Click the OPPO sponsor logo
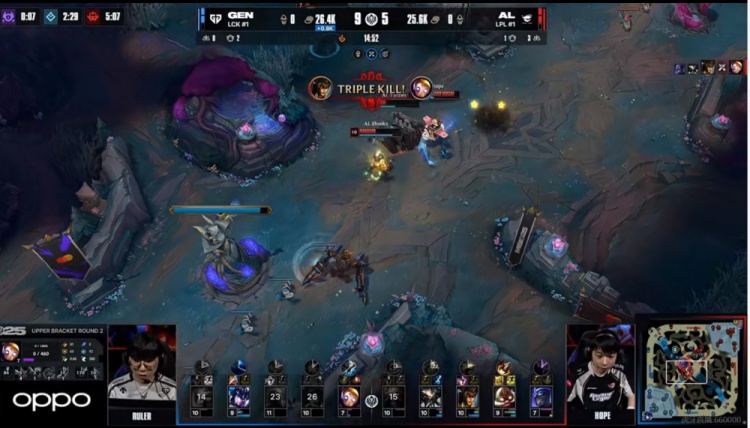The image size is (750, 428). [51, 402]
